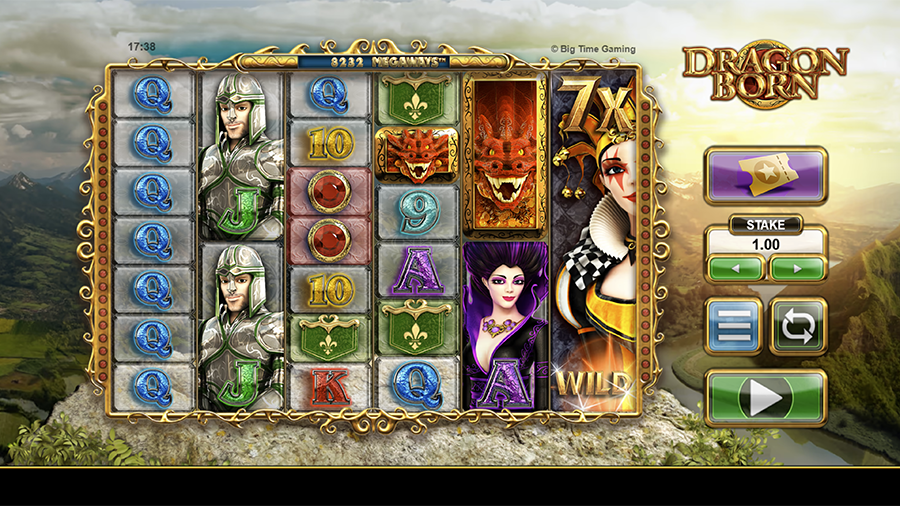Spin the reels with the play button
The width and height of the screenshot is (900, 506).
coord(766,398)
